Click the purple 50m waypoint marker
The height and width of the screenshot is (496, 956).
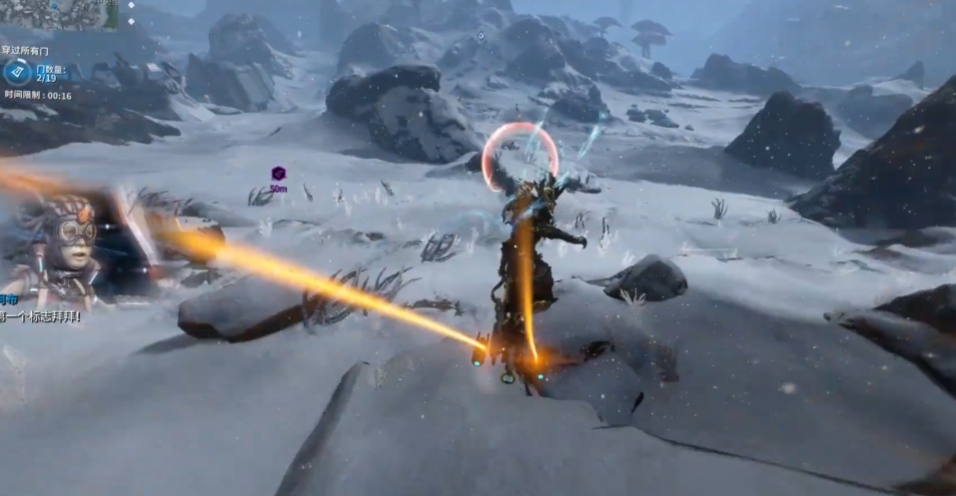[x=278, y=174]
